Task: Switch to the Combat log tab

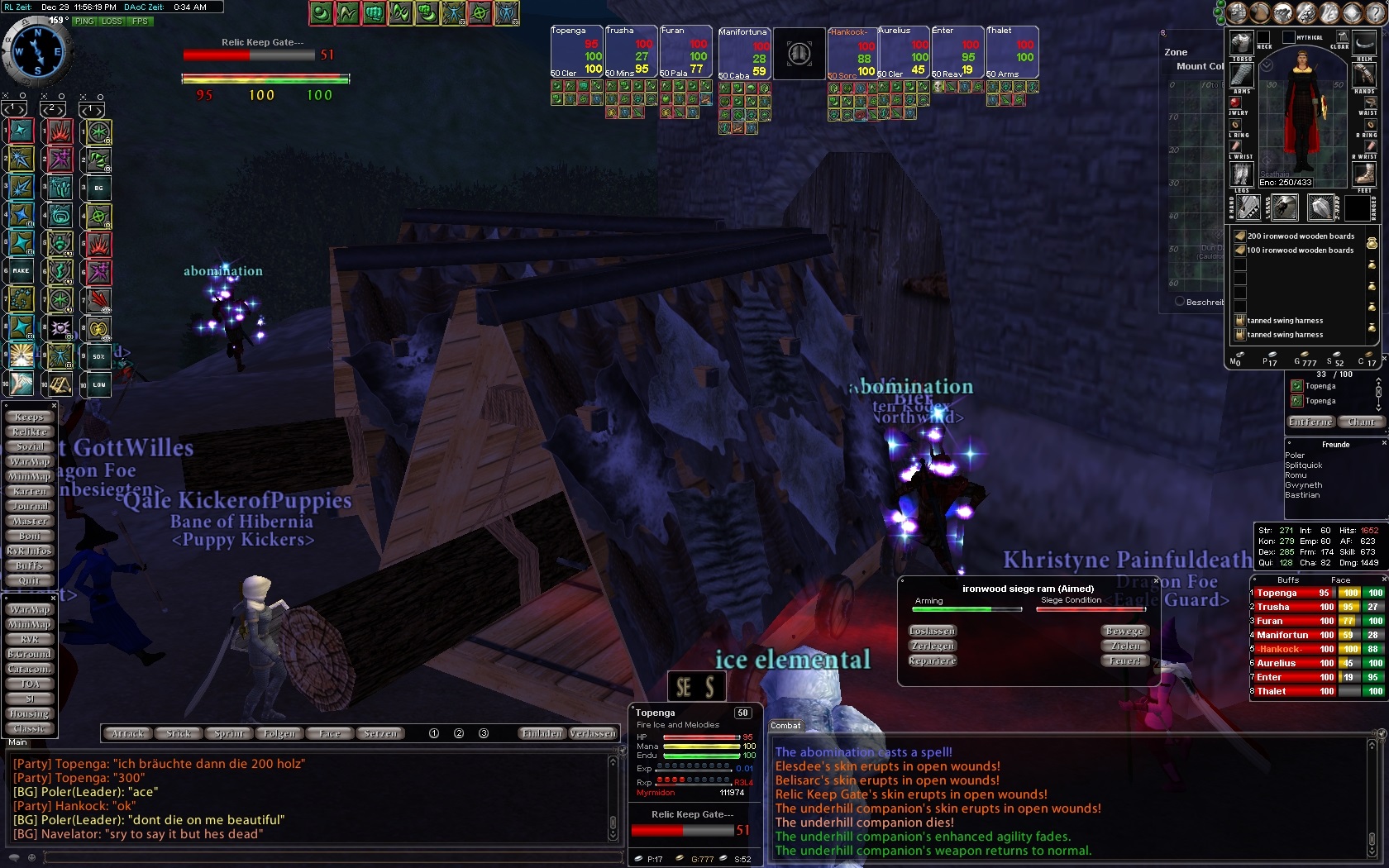Action: (x=785, y=726)
